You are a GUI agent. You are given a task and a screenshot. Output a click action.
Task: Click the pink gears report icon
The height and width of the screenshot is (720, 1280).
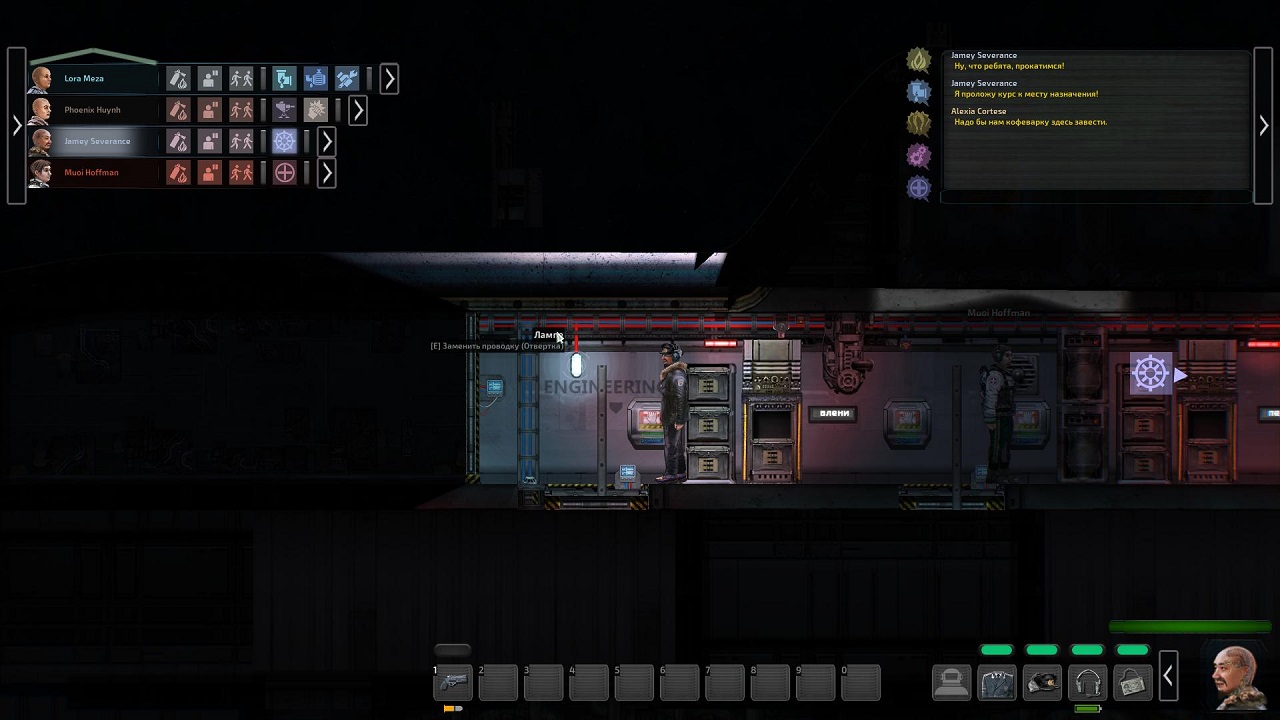click(918, 155)
